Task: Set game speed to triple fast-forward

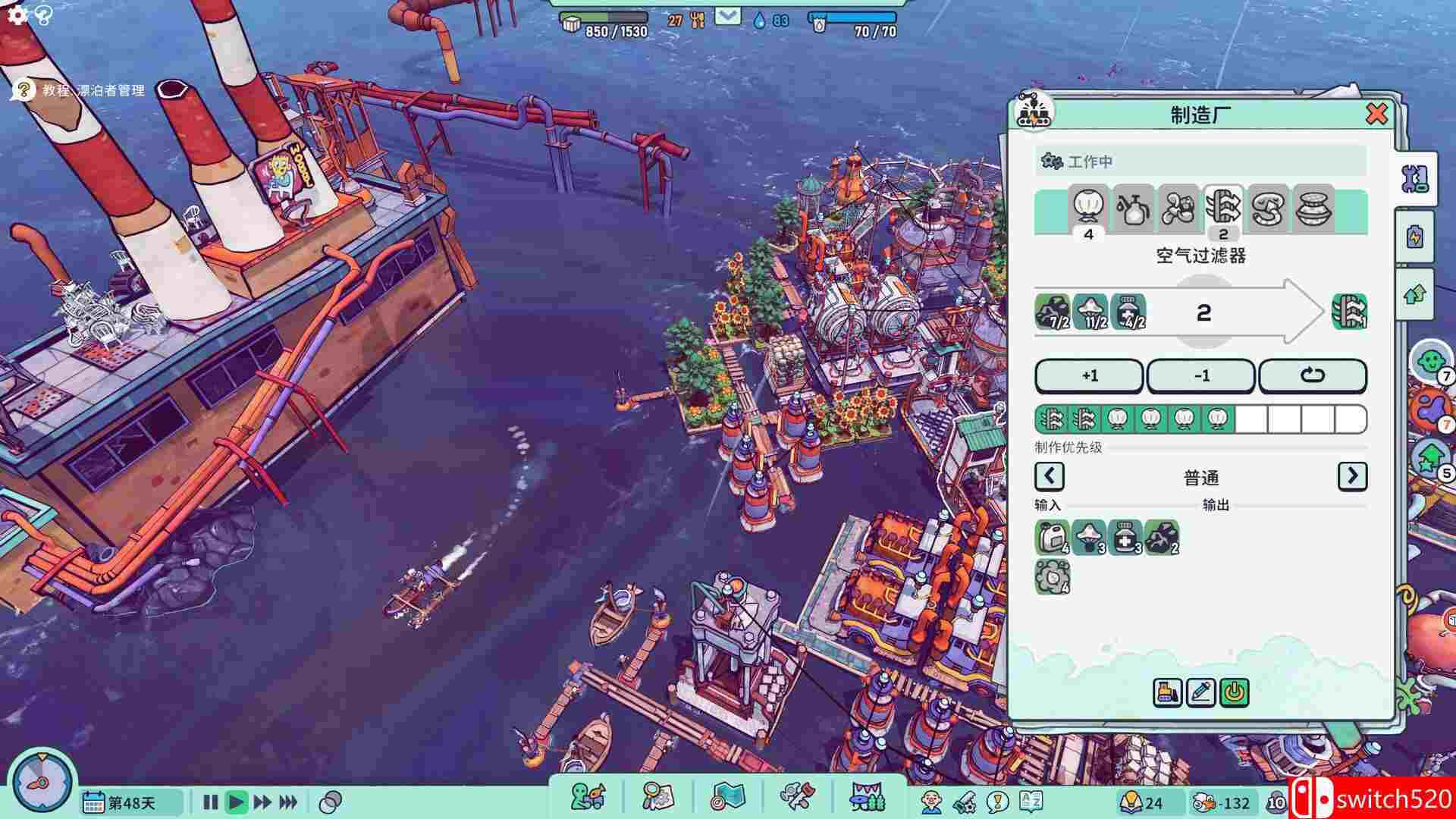Action: tap(288, 802)
